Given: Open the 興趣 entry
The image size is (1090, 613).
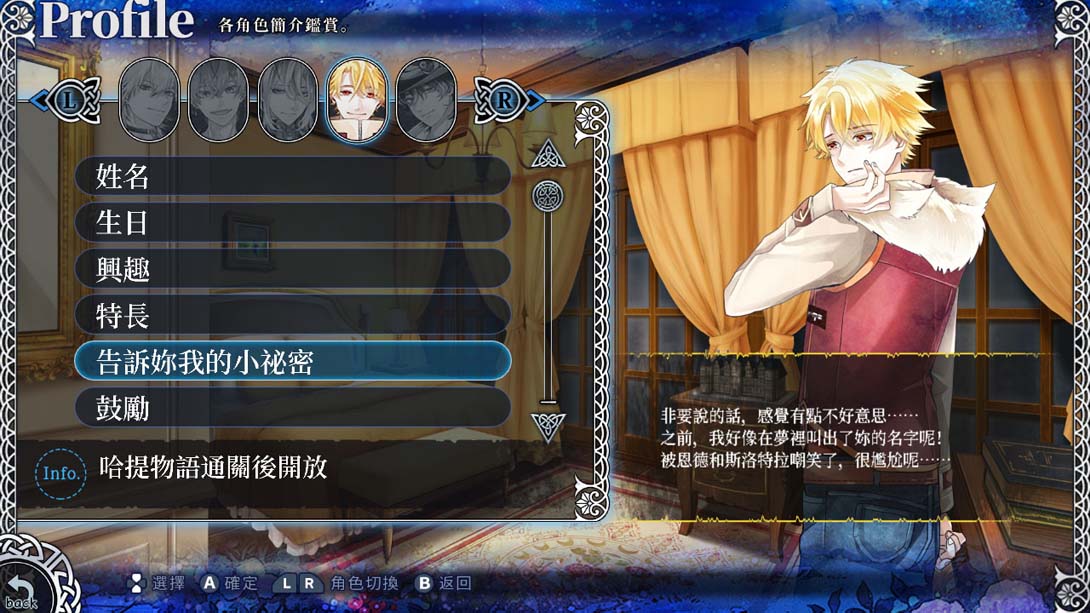Looking at the screenshot, I should [292, 268].
